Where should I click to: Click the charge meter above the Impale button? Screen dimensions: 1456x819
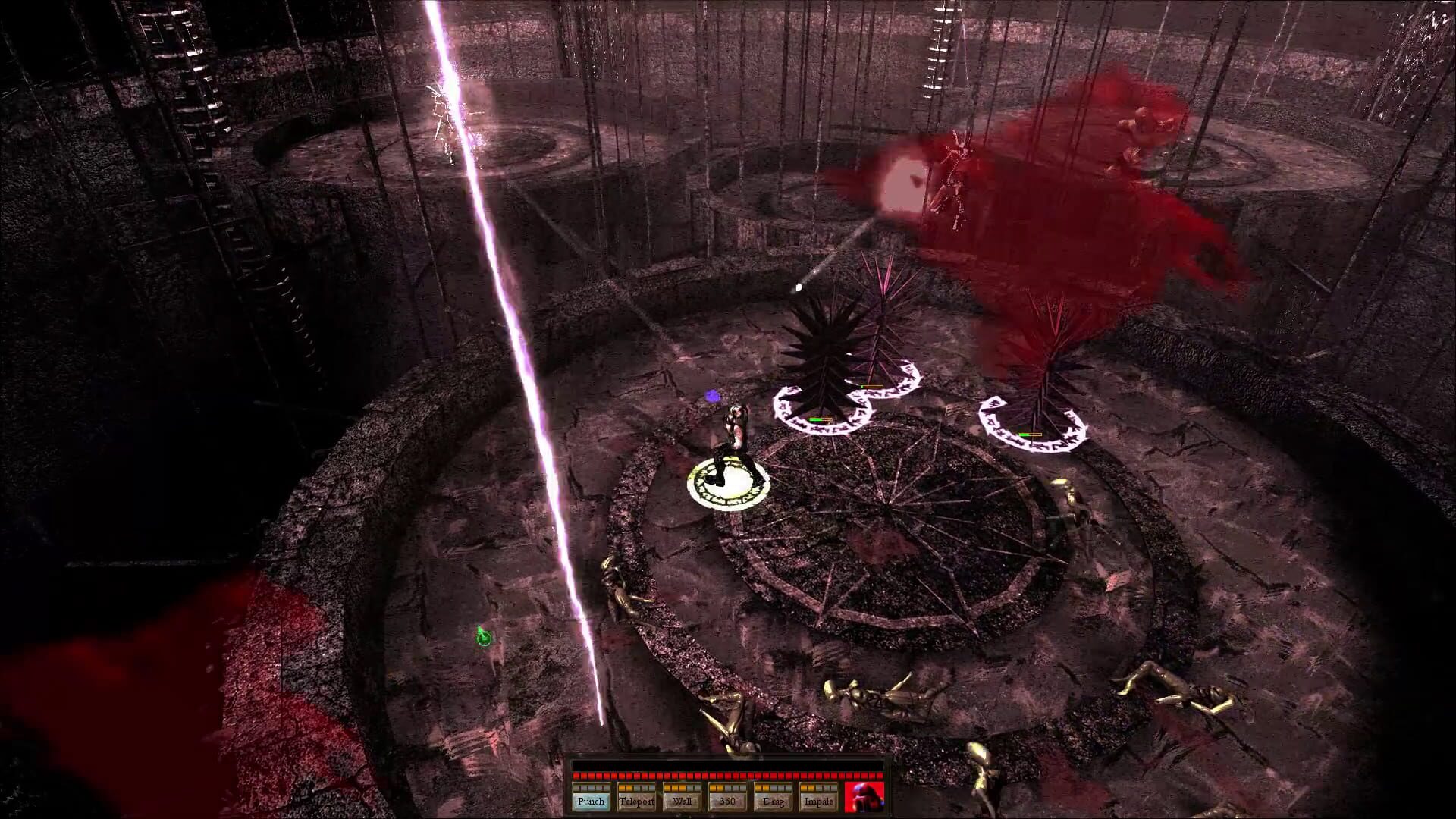pos(818,789)
